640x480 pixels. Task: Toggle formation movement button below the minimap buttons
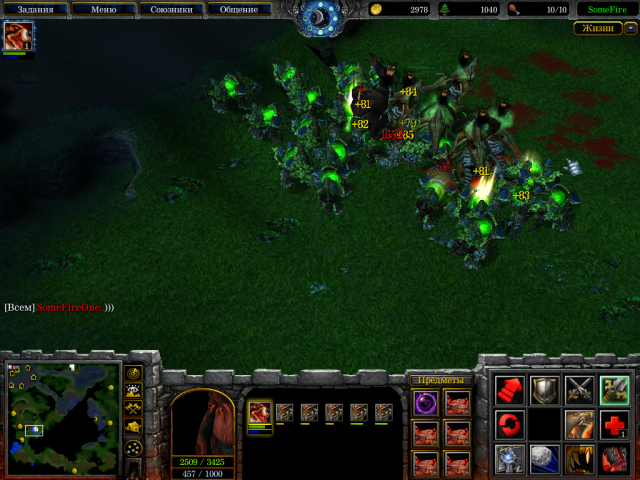(x=133, y=449)
